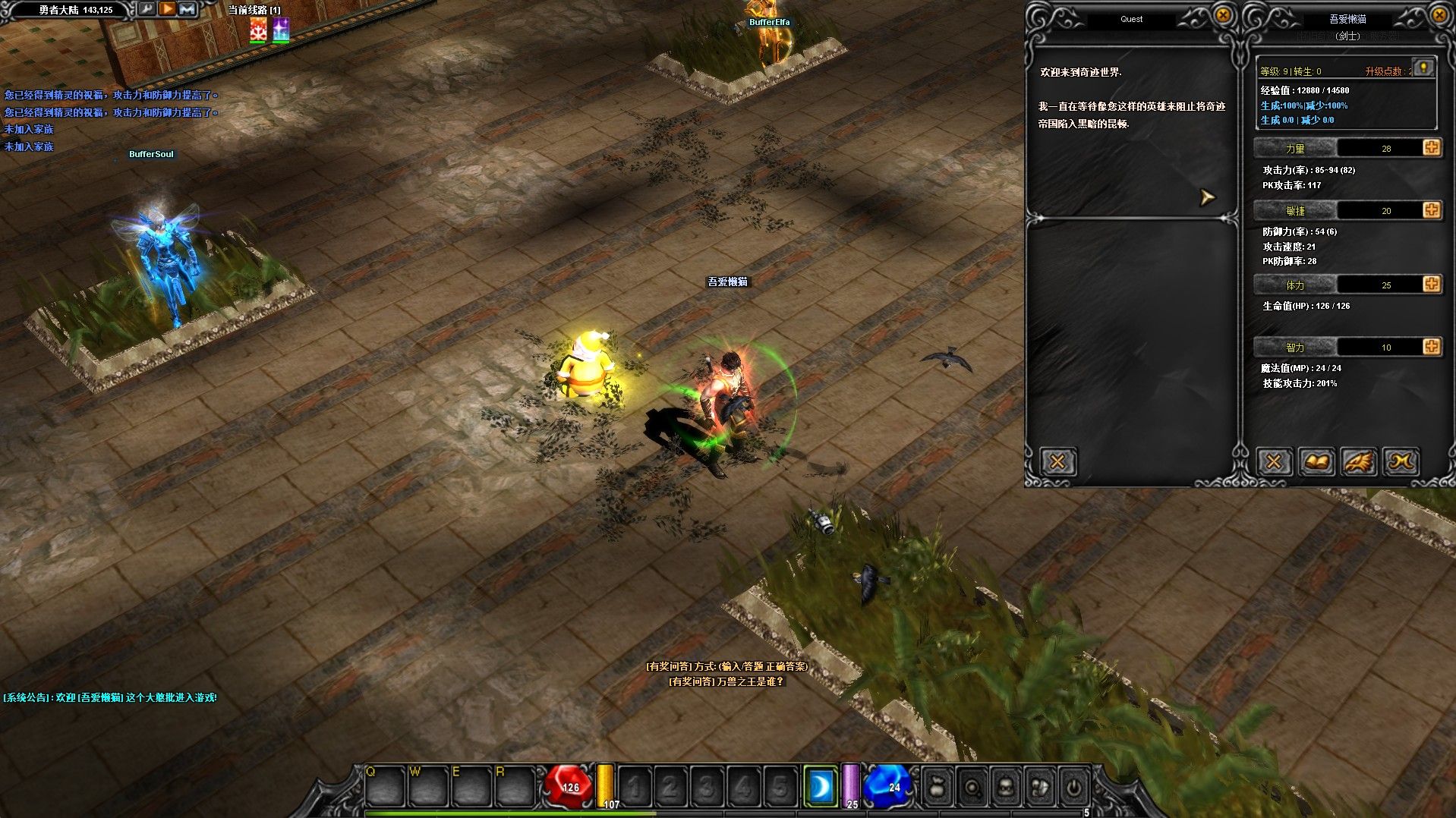Advance the quest dialogue with the arrow
The image size is (1456, 818).
(x=1207, y=198)
